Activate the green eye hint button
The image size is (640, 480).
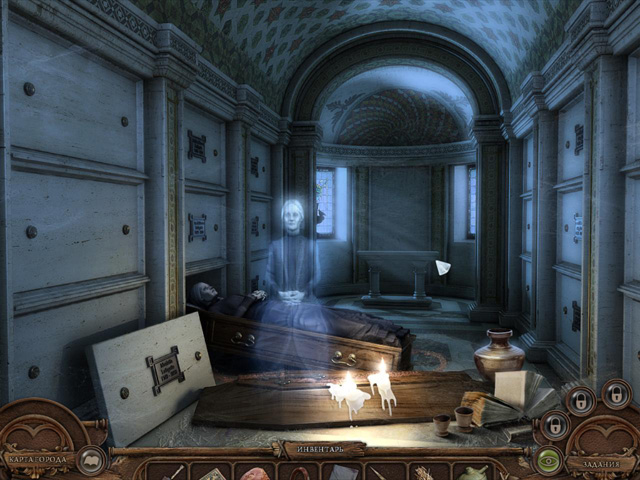pos(547,460)
